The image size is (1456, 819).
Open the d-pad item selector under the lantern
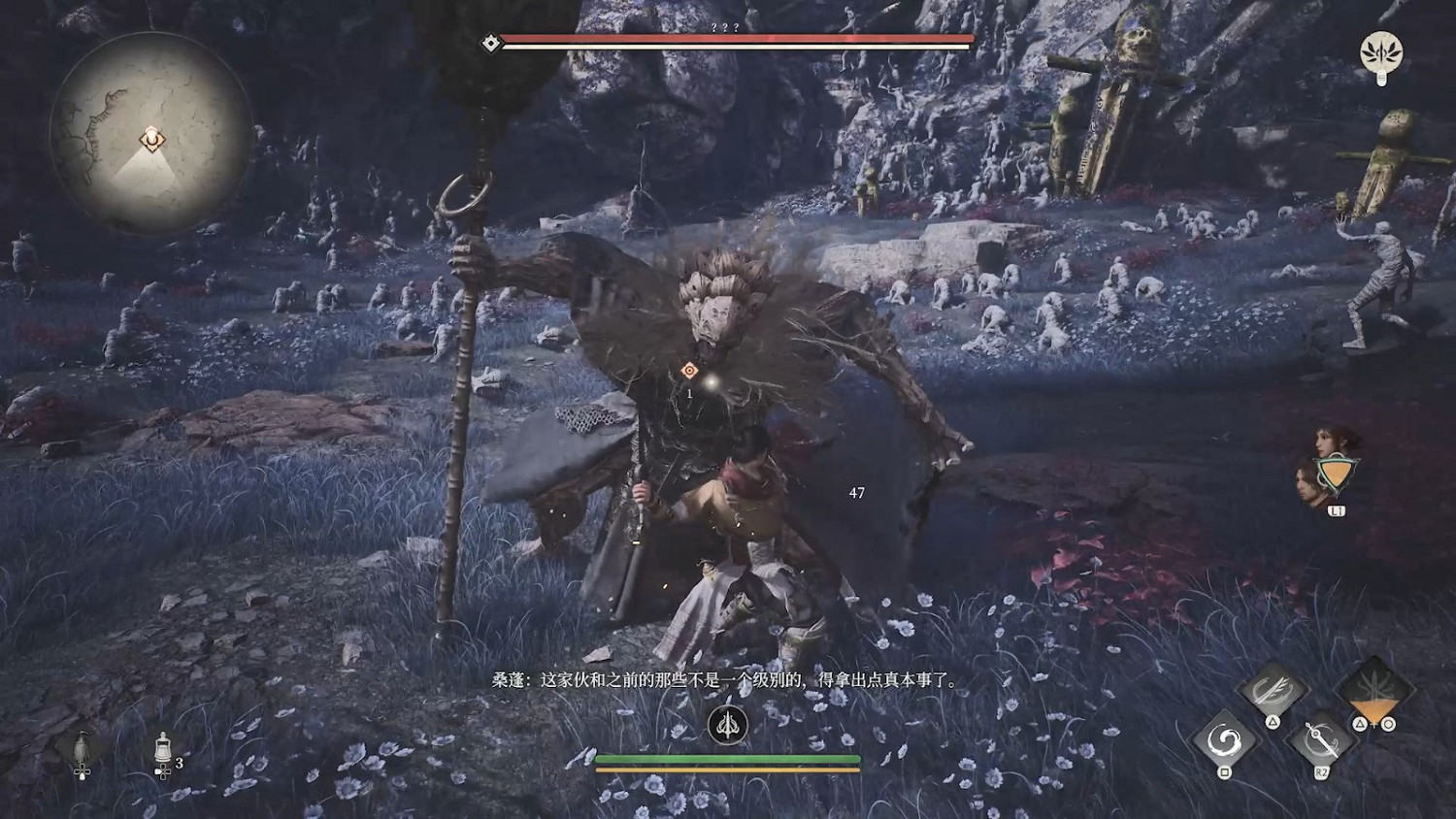pos(83,772)
